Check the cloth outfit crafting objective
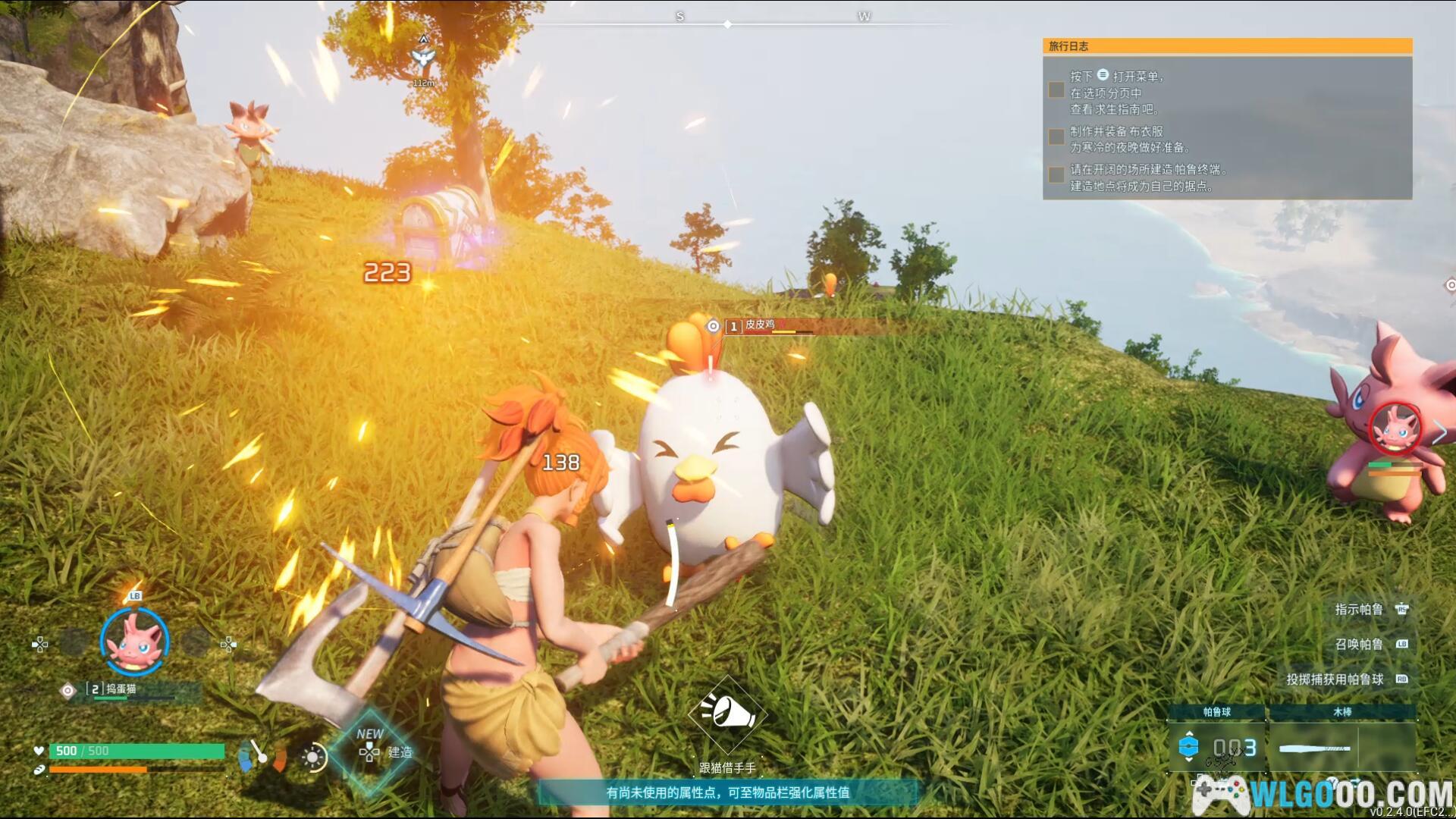The height and width of the screenshot is (819, 1456). pyautogui.click(x=1056, y=136)
